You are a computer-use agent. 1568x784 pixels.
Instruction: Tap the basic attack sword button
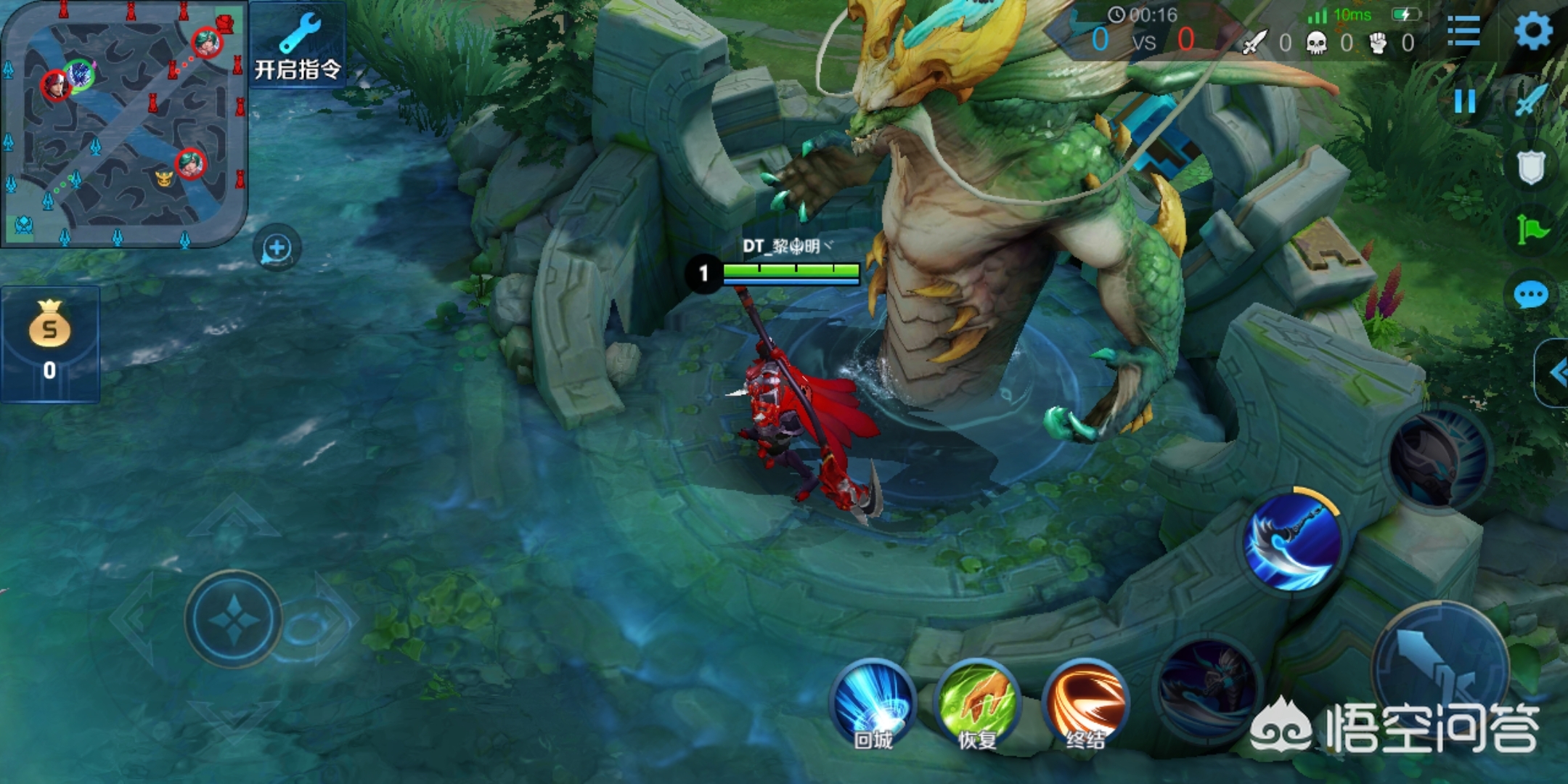click(1441, 664)
